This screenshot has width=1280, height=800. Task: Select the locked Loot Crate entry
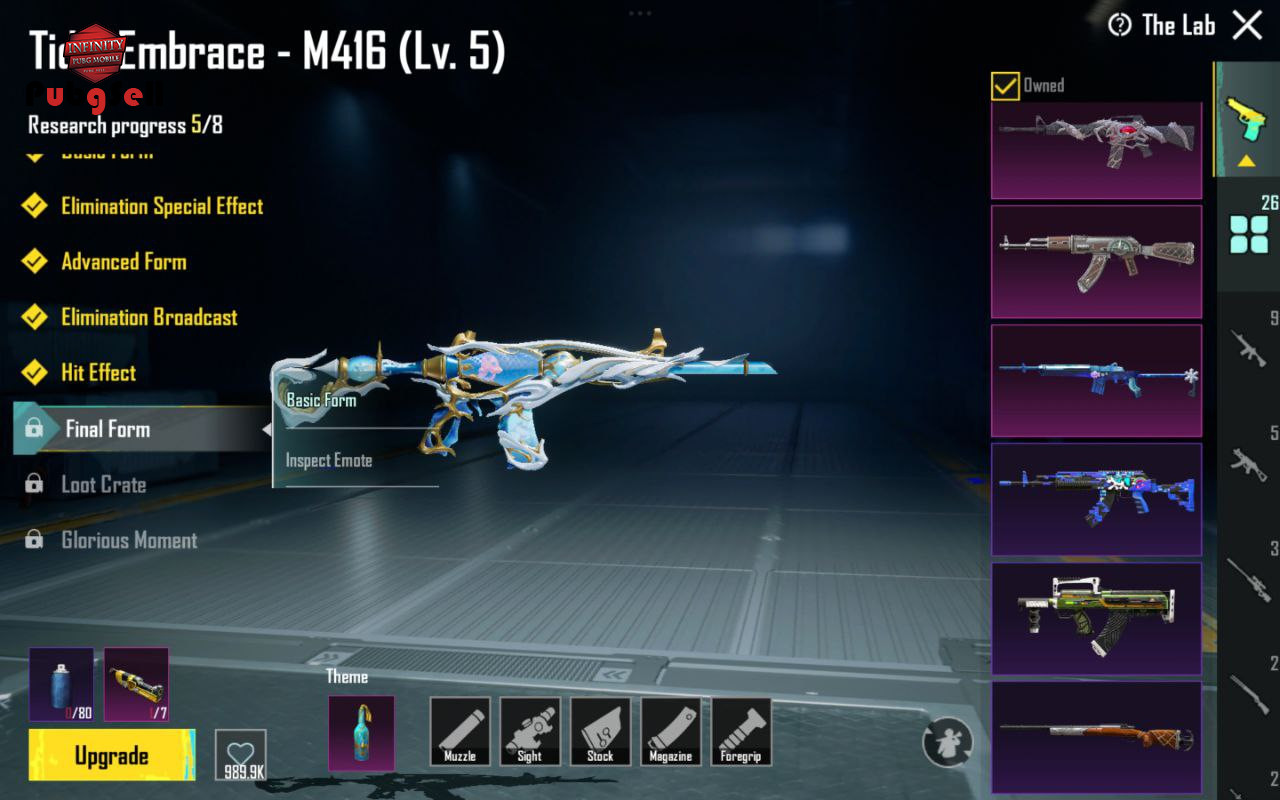104,485
